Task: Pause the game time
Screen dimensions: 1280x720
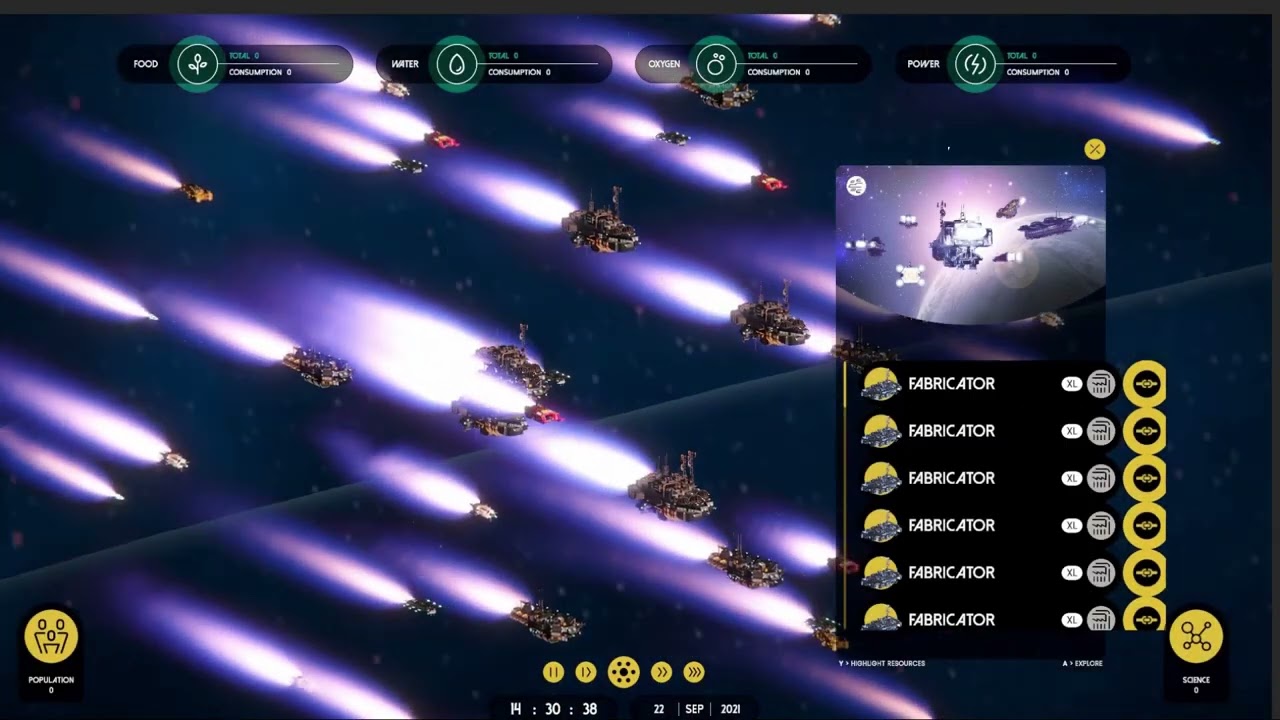Action: 553,672
